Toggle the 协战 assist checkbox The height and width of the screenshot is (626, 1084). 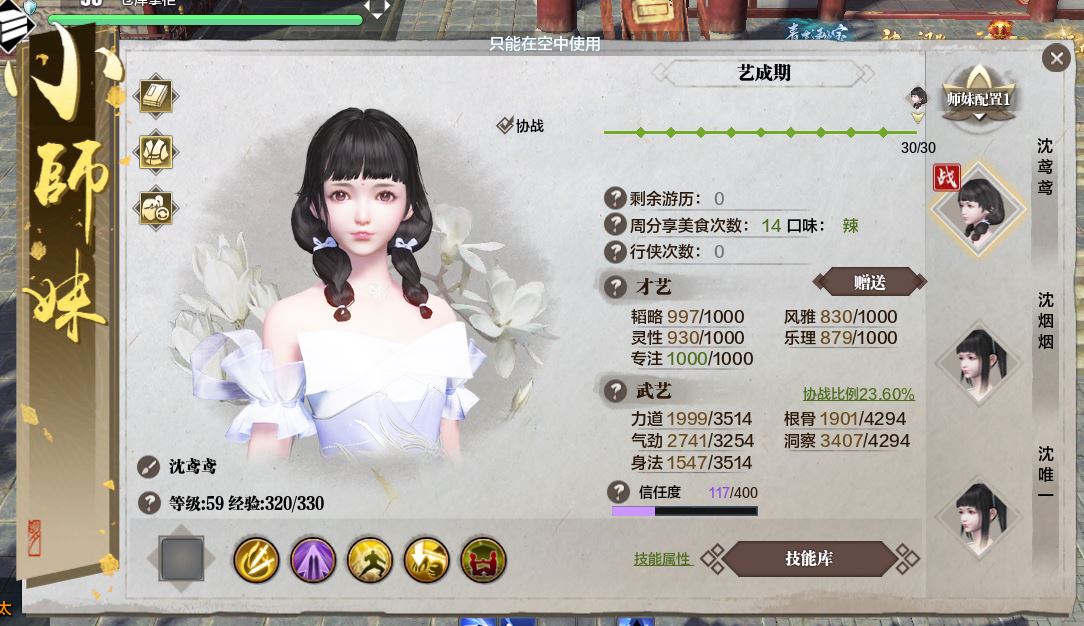pos(505,126)
